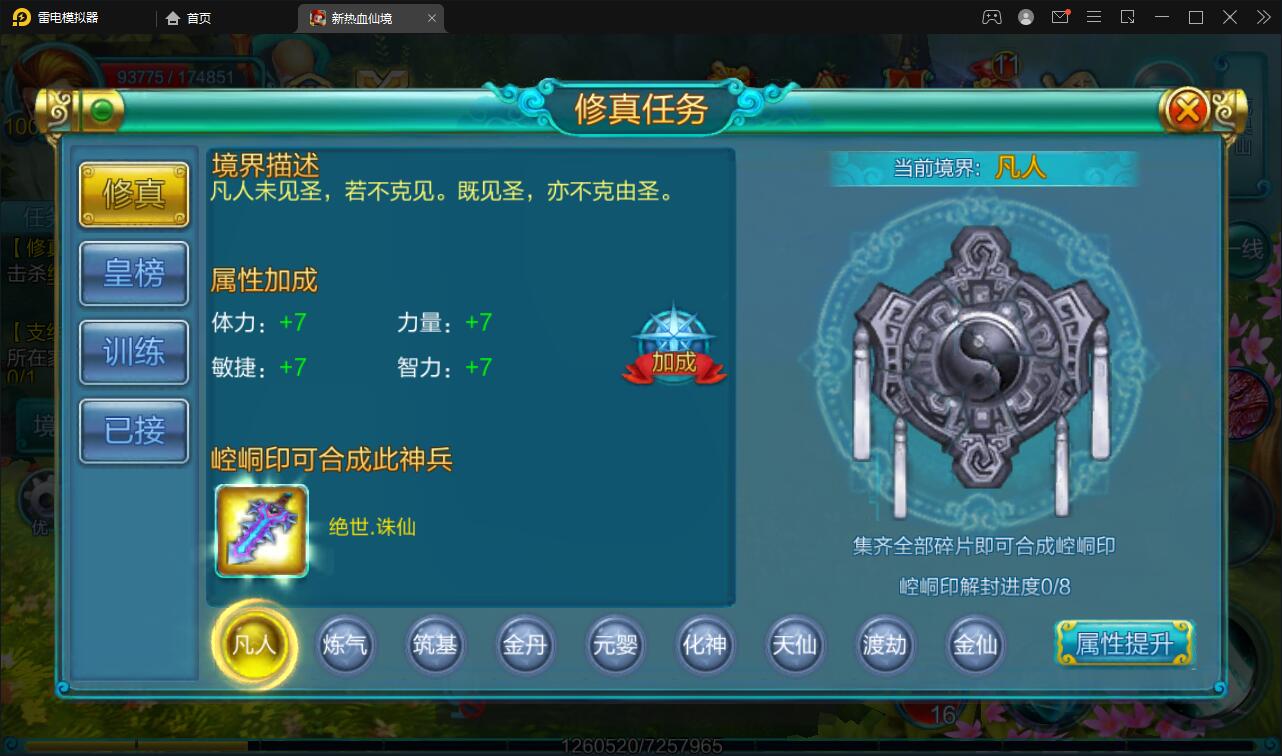1282x756 pixels.
Task: Expand more toolbar options via the double-arrow chevron
Action: click(x=1262, y=17)
